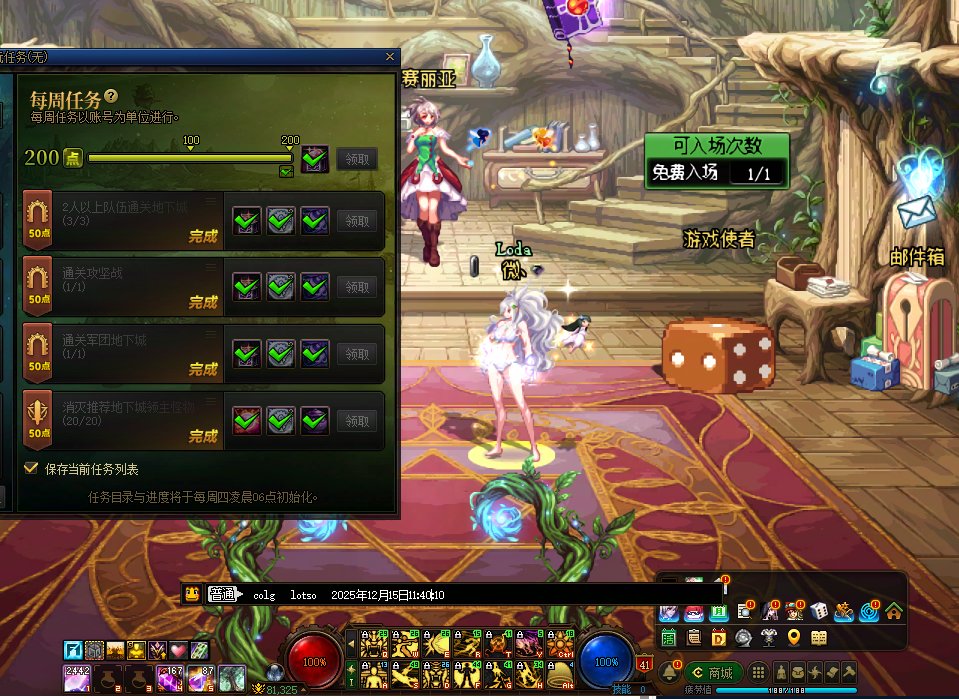Open the yellow emoji face in chat
959x699 pixels.
click(x=192, y=594)
